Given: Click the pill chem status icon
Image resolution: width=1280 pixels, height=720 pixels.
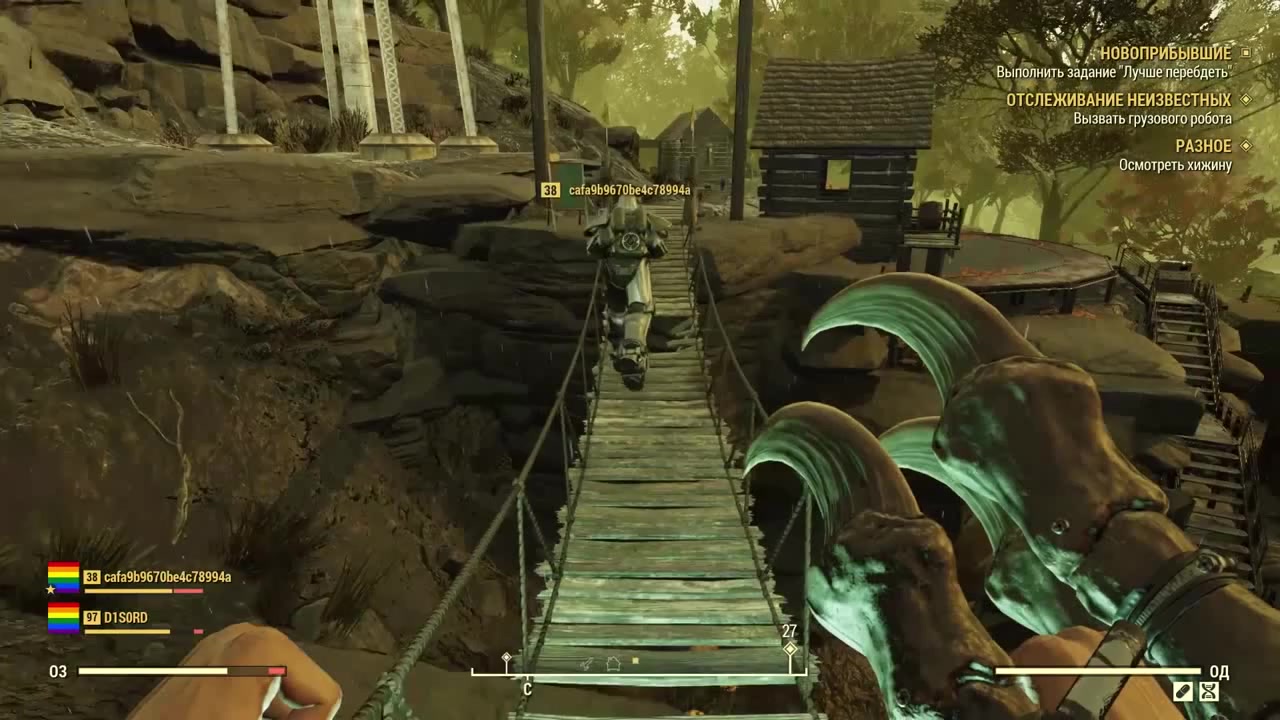Looking at the screenshot, I should click(1183, 690).
